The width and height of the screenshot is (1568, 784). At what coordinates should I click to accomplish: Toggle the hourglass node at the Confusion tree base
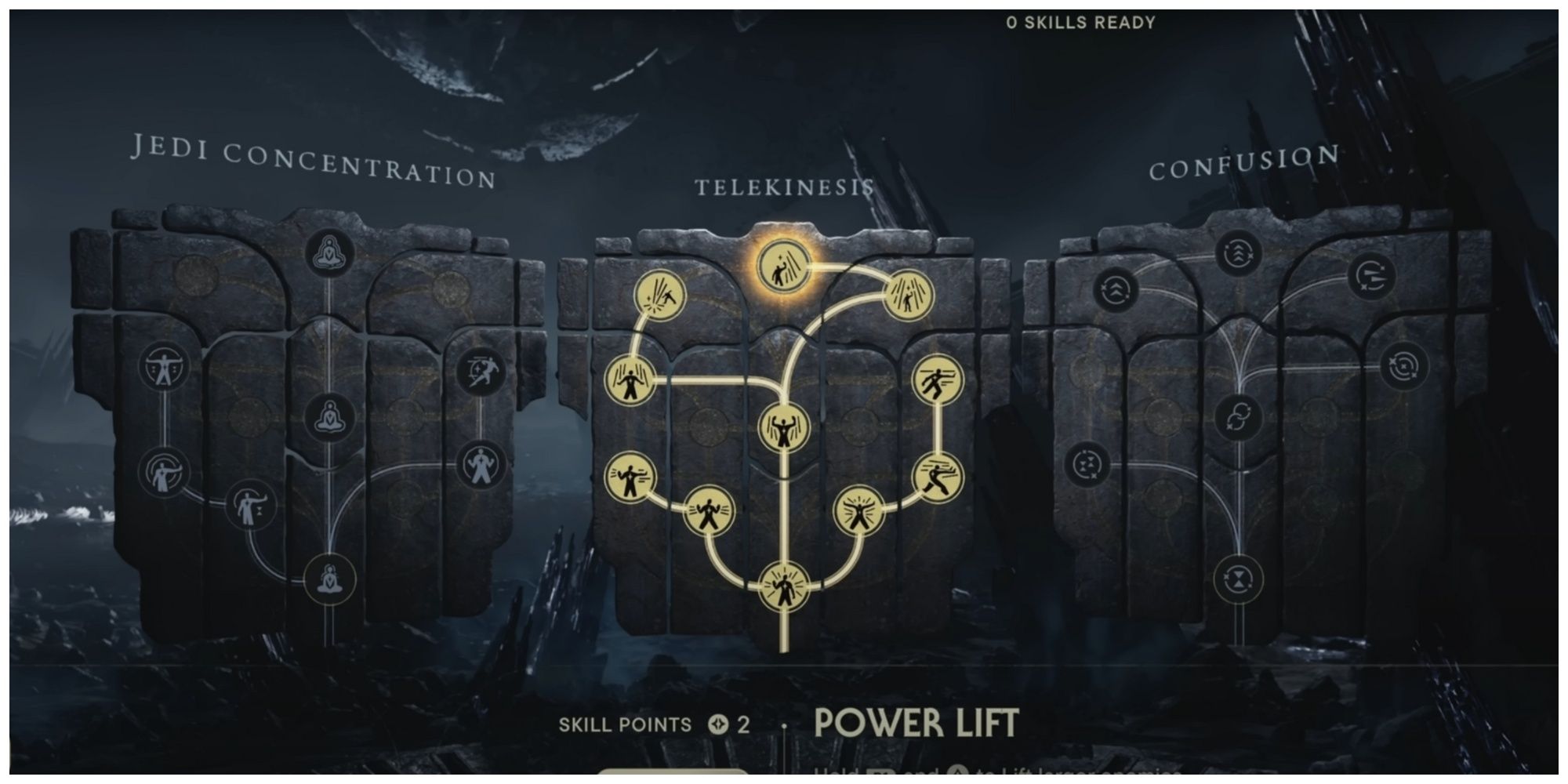[1238, 579]
